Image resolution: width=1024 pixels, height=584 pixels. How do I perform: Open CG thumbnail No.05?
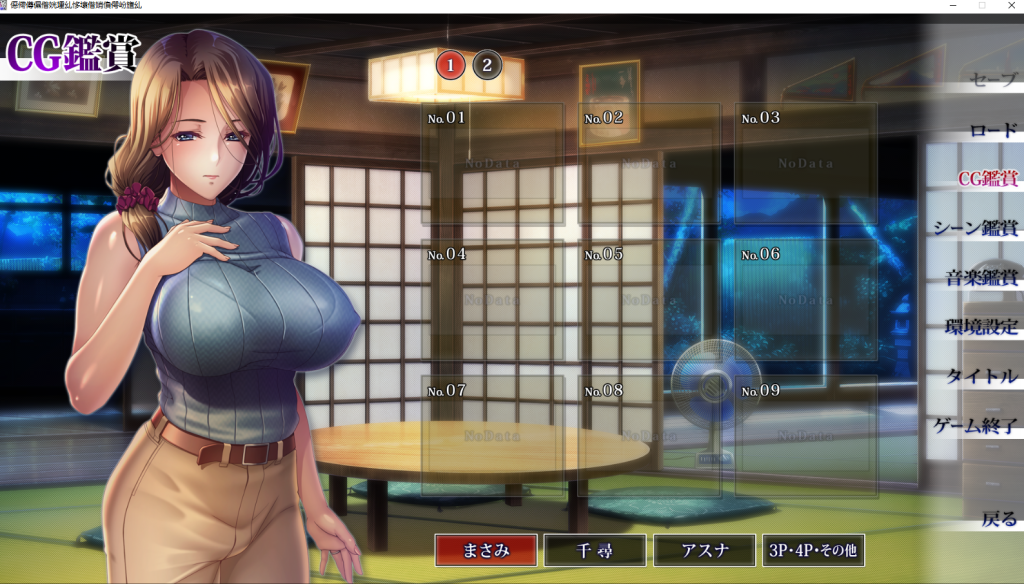coord(649,299)
